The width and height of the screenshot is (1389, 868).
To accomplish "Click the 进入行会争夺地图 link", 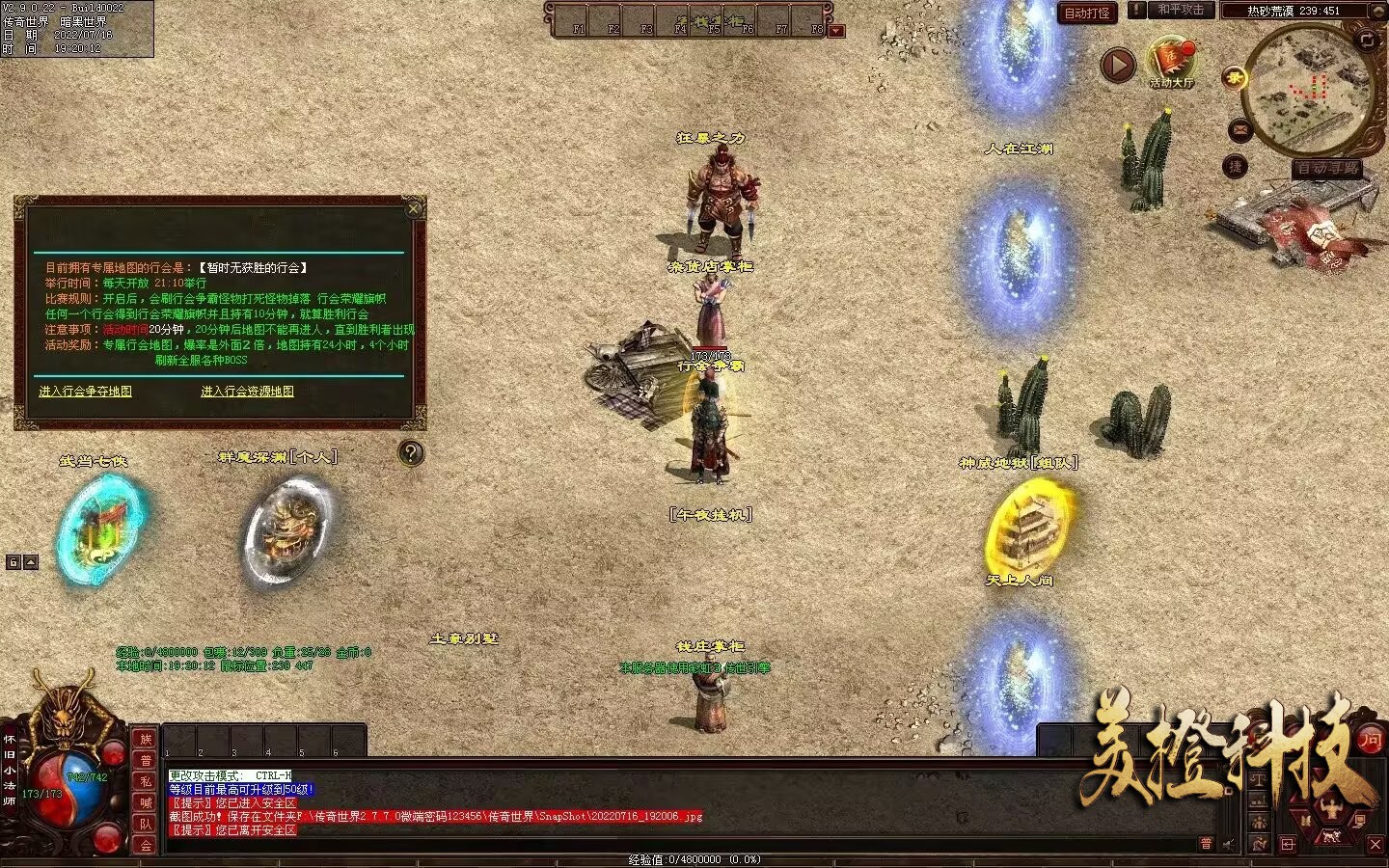I will (x=85, y=392).
